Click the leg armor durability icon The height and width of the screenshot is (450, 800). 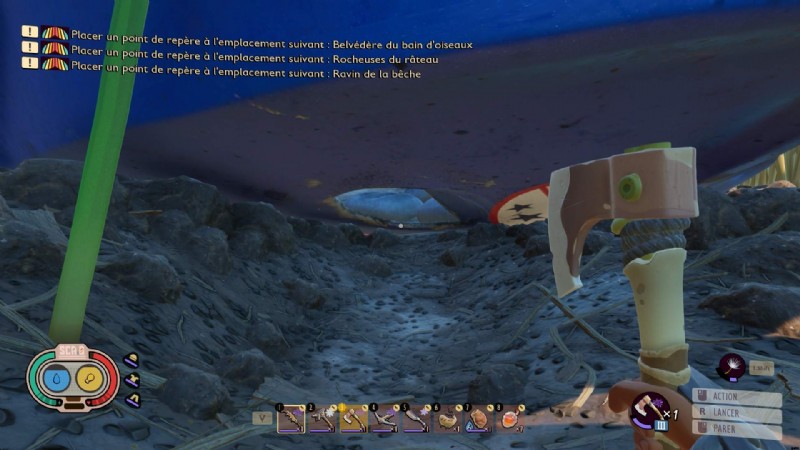[132, 398]
